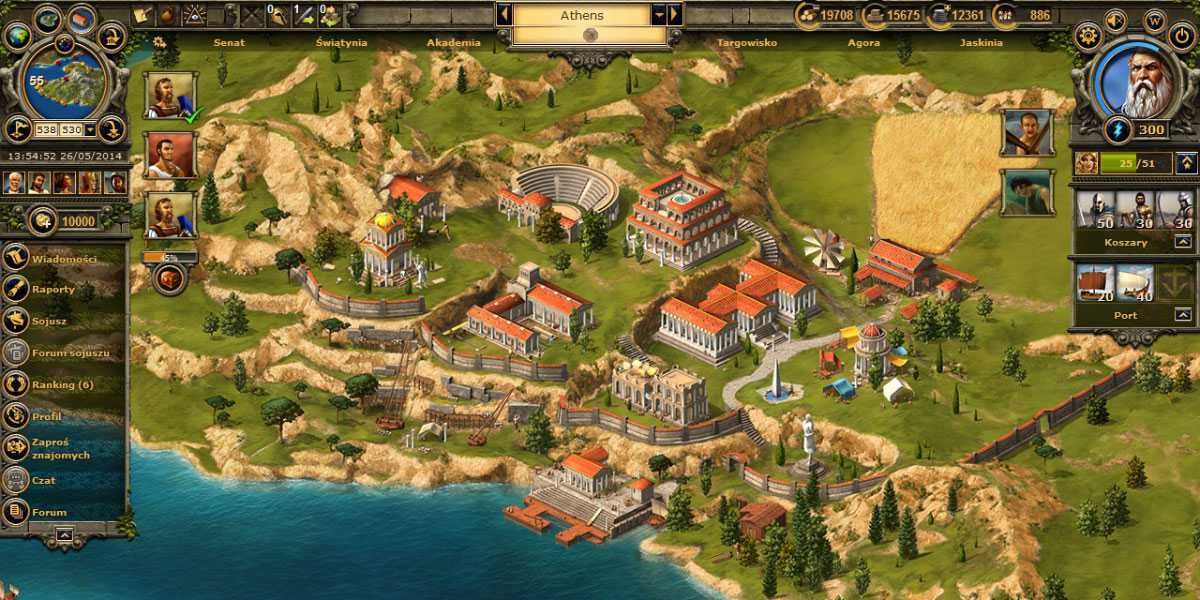
Task: Open the treasure chest button
Action: (168, 279)
